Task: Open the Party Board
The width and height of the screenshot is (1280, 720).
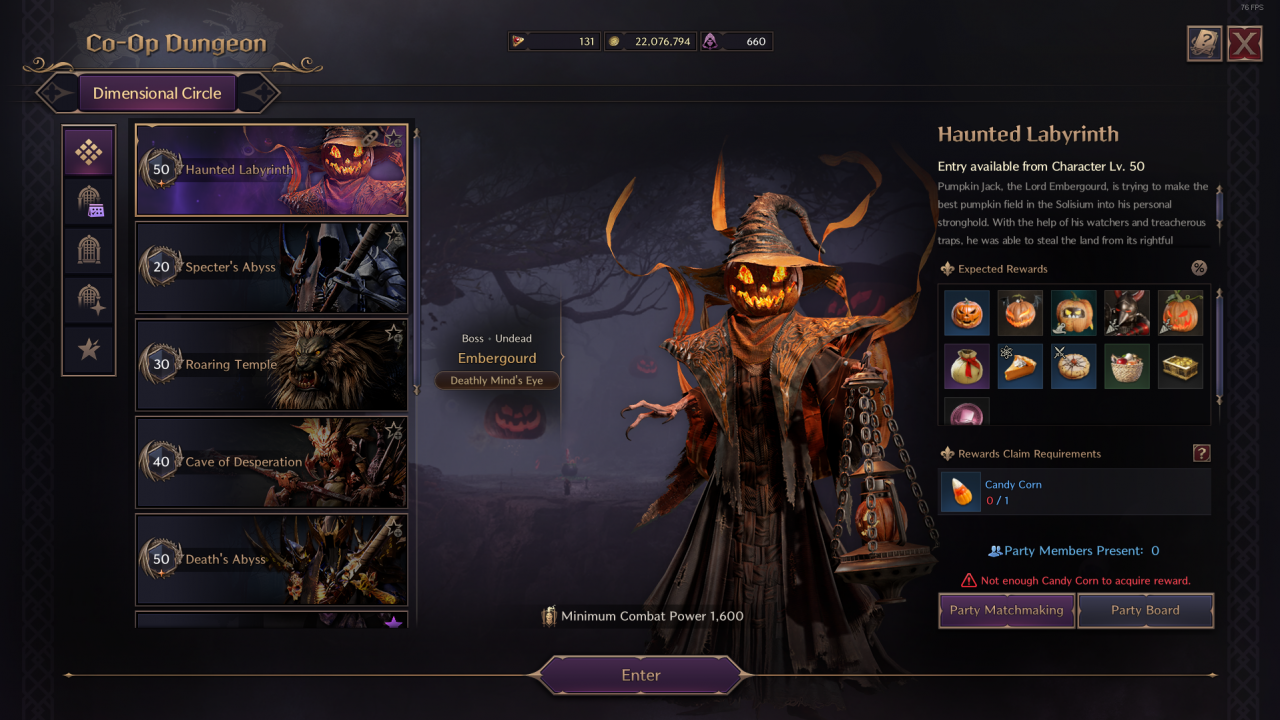Action: pyautogui.click(x=1145, y=610)
